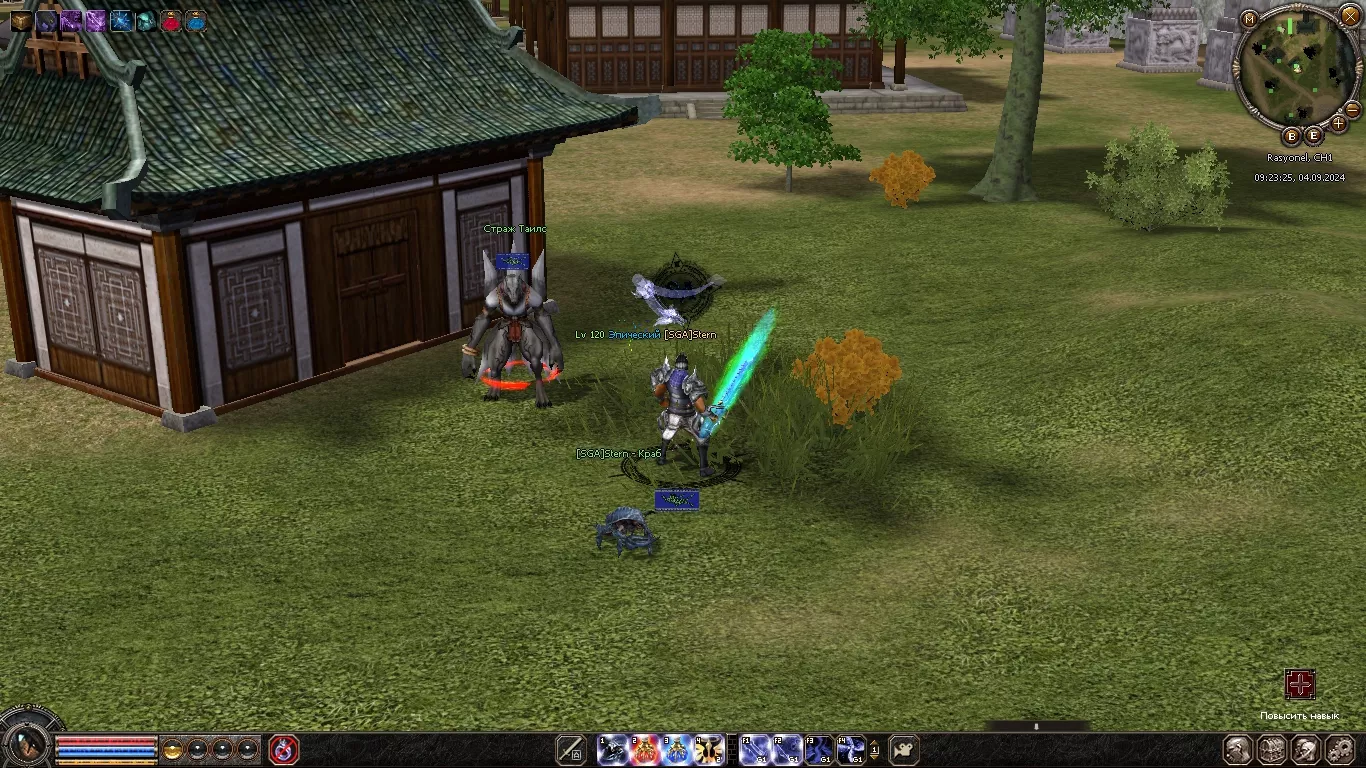1366x768 pixels.
Task: Click the camera icon button
Action: coord(904,749)
